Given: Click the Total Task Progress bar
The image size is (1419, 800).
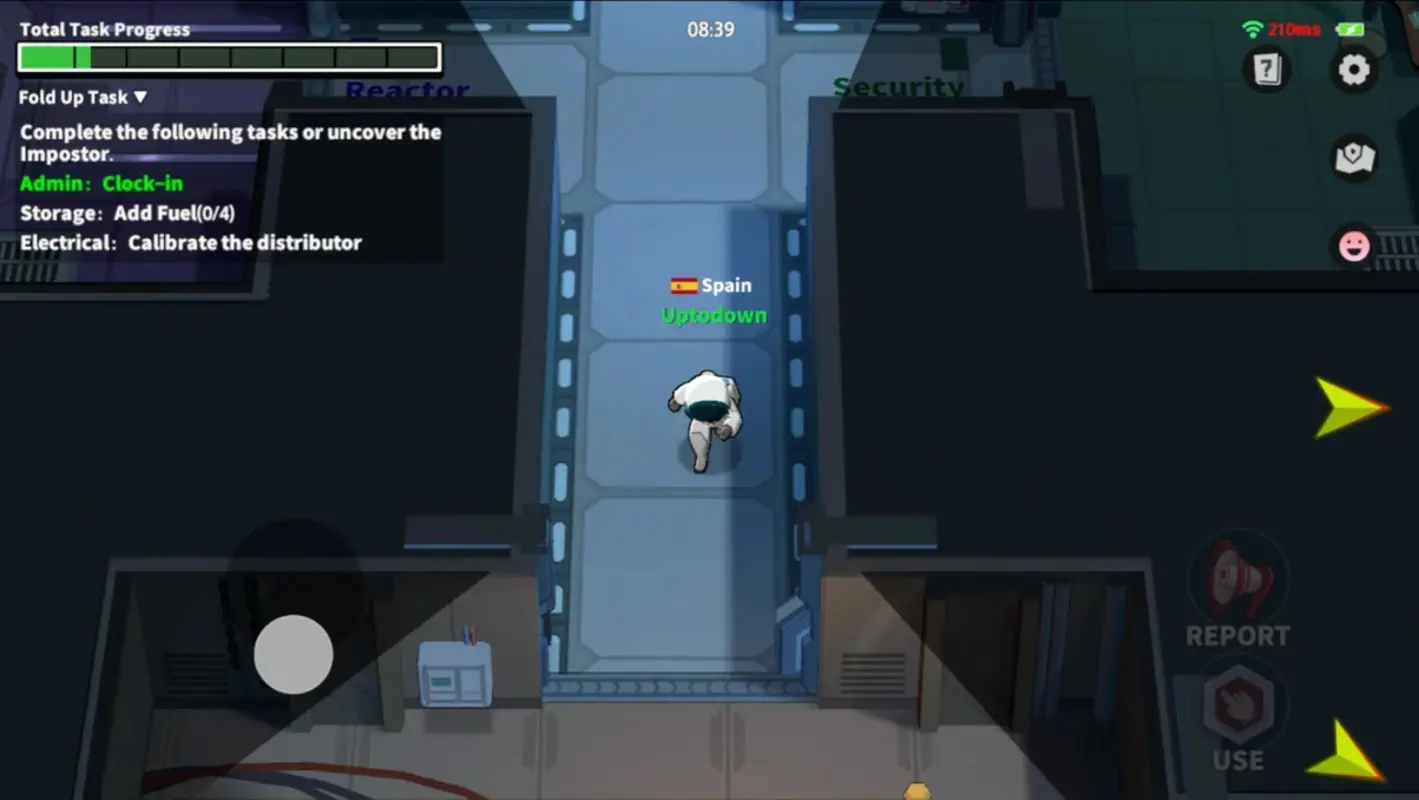Looking at the screenshot, I should 228,57.
